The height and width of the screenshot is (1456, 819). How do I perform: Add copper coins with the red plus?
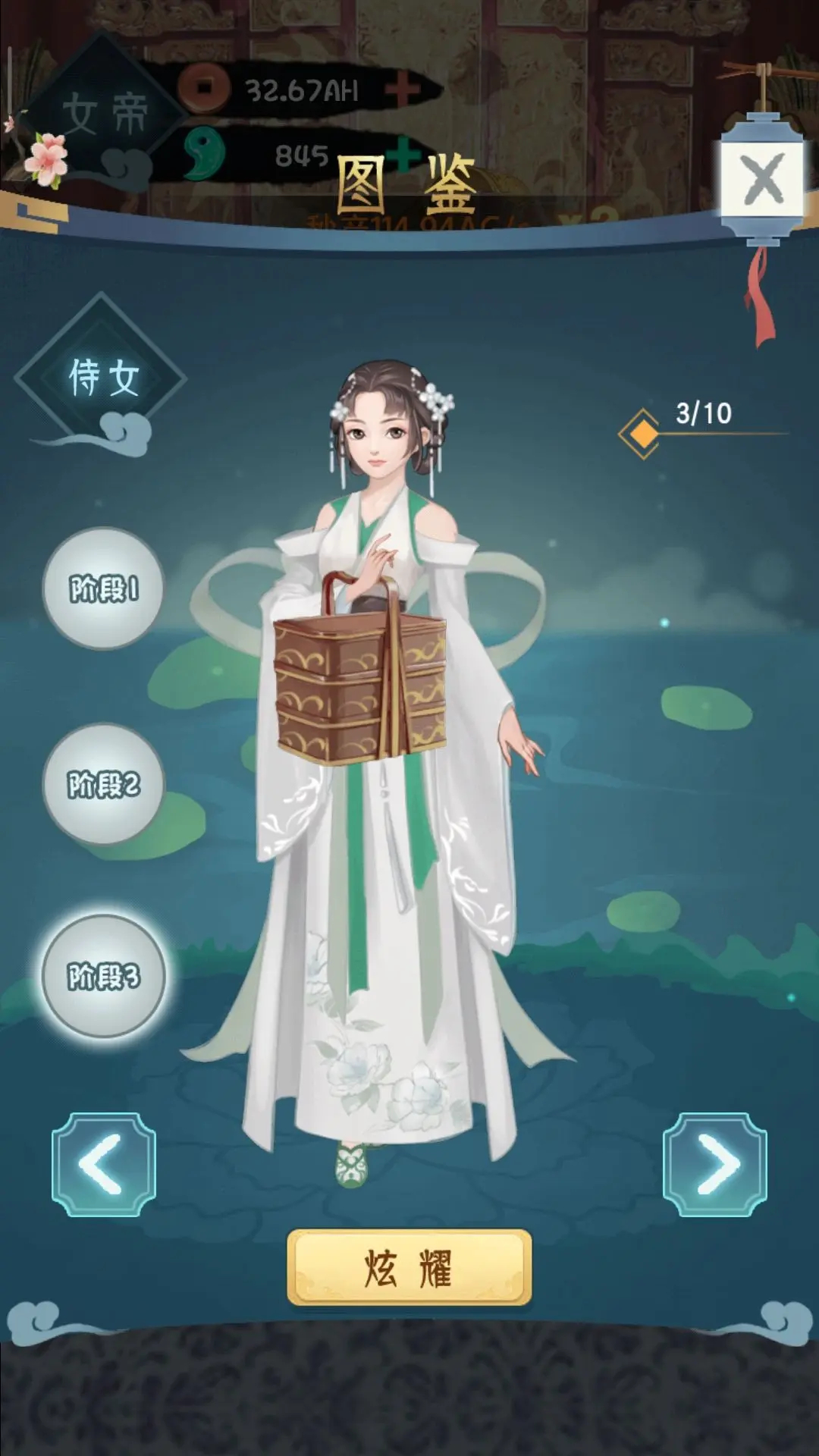[402, 90]
